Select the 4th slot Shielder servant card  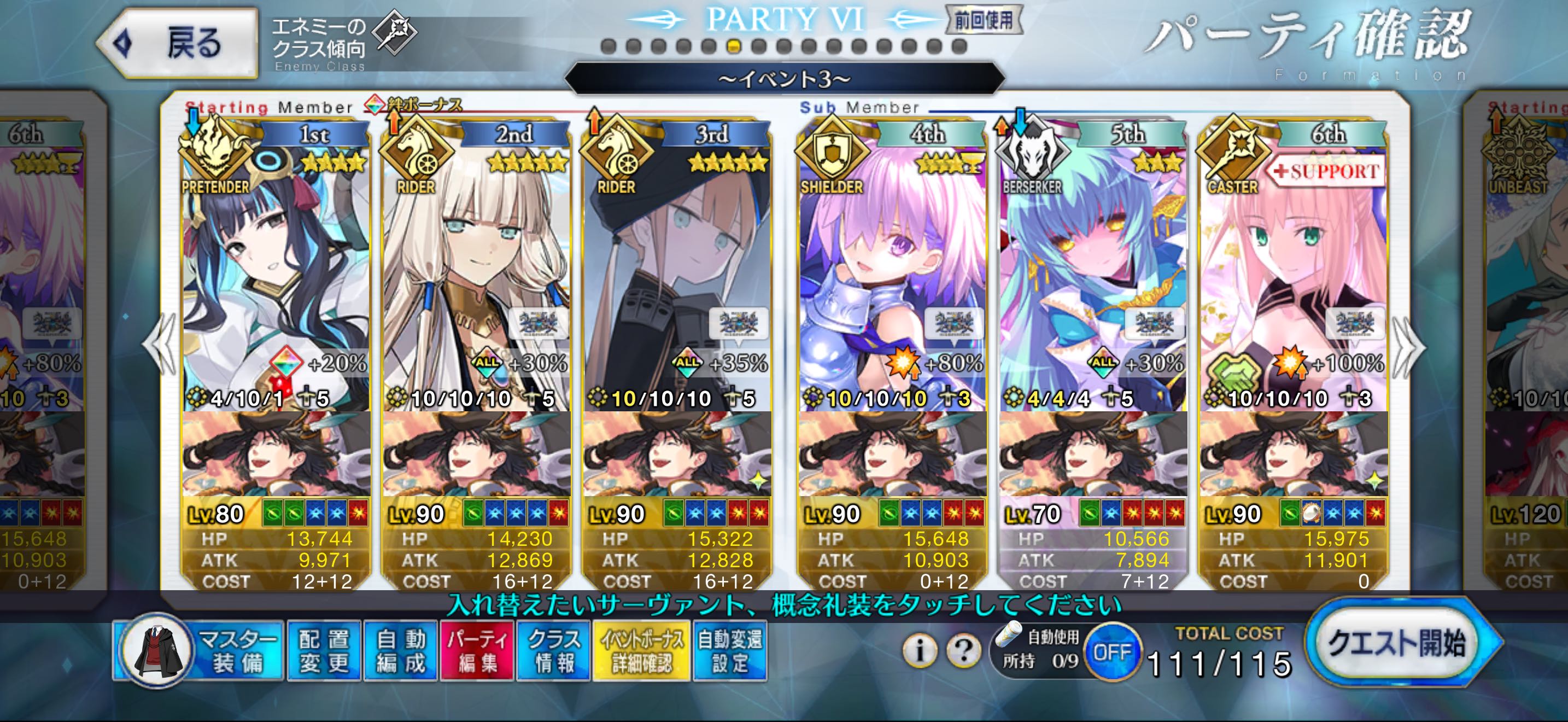coord(892,274)
